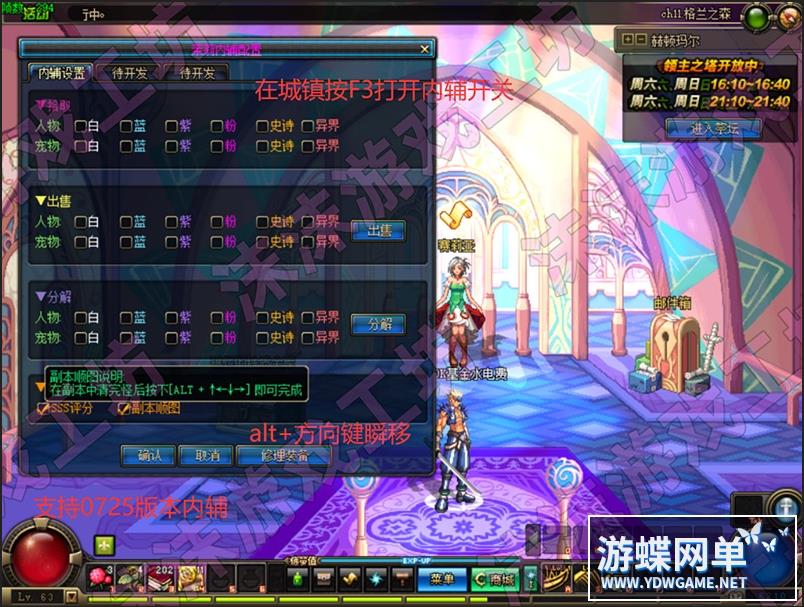
Task: Click the minimap plus zoom button
Action: (x=627, y=40)
